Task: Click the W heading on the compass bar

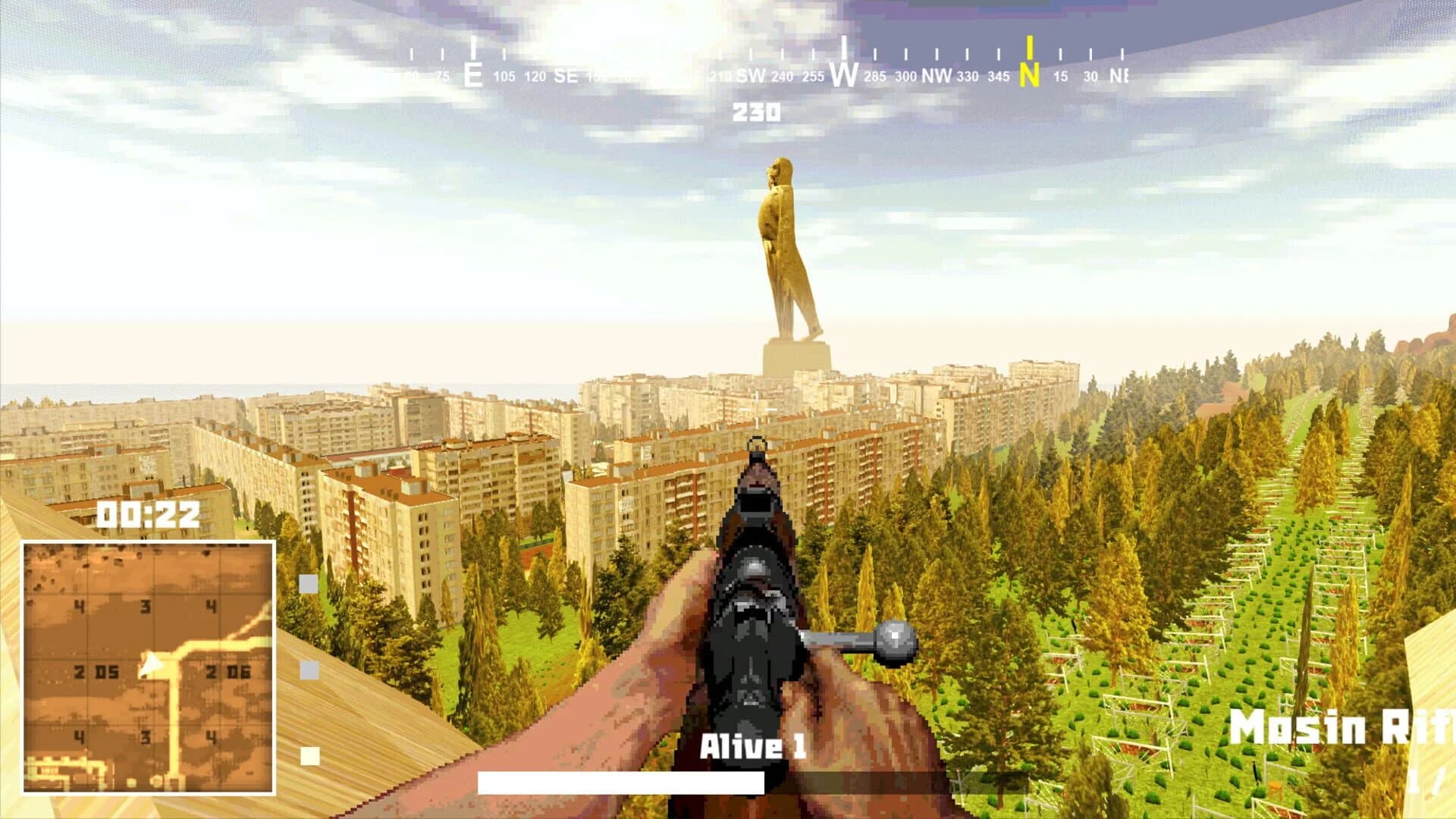Action: pos(843,76)
